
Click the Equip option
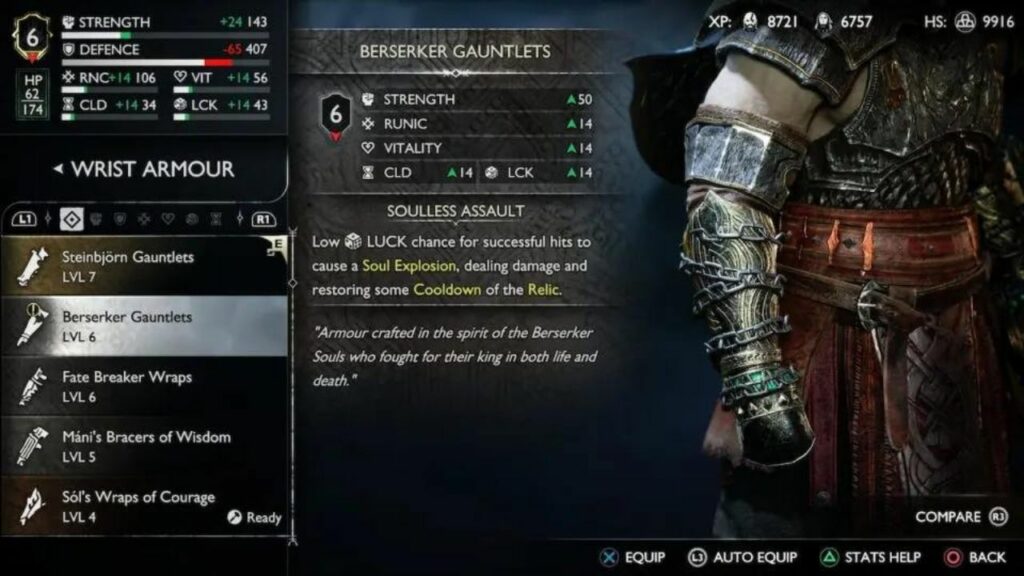point(632,557)
